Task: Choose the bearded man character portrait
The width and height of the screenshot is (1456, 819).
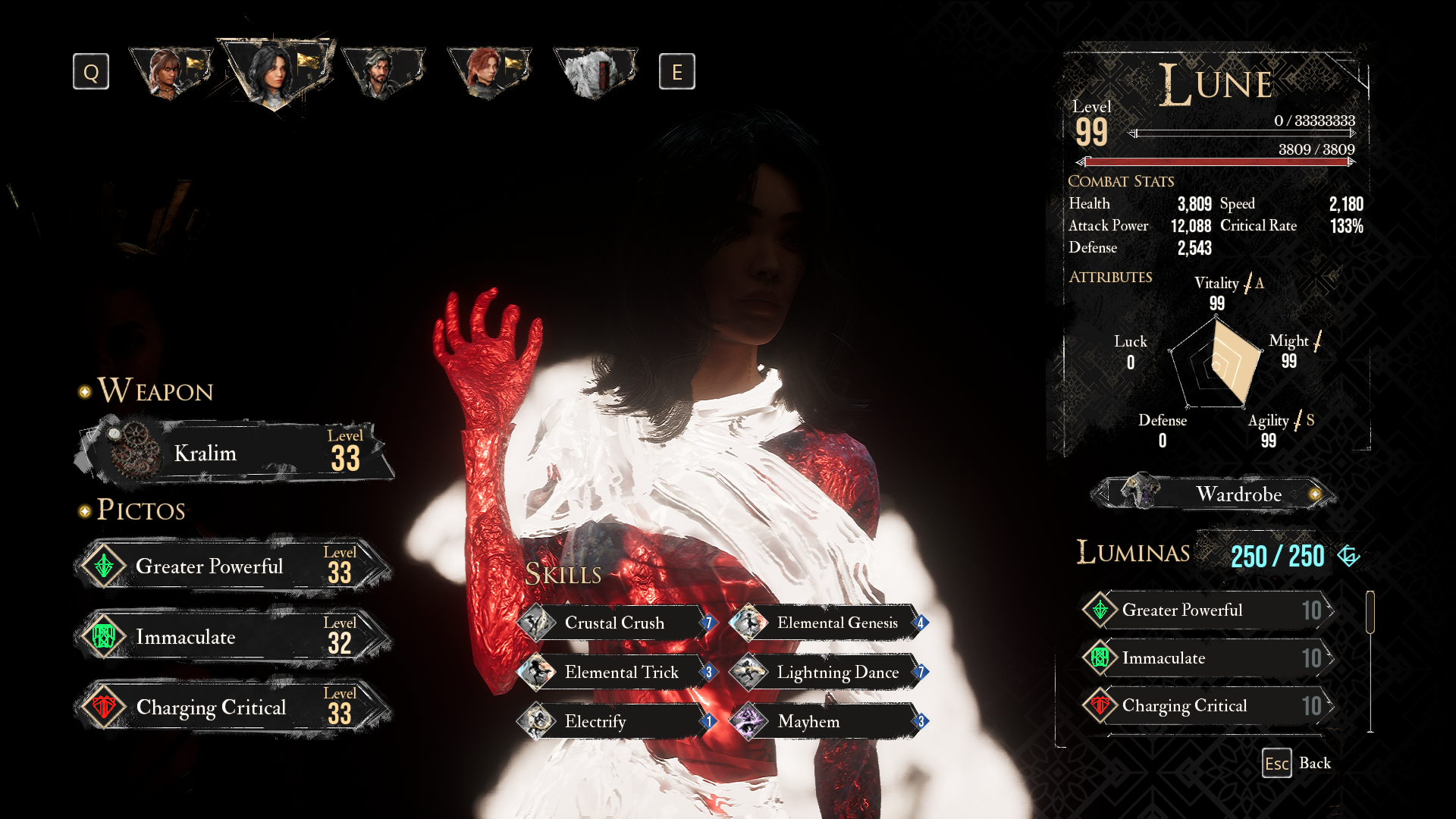Action: click(x=382, y=72)
